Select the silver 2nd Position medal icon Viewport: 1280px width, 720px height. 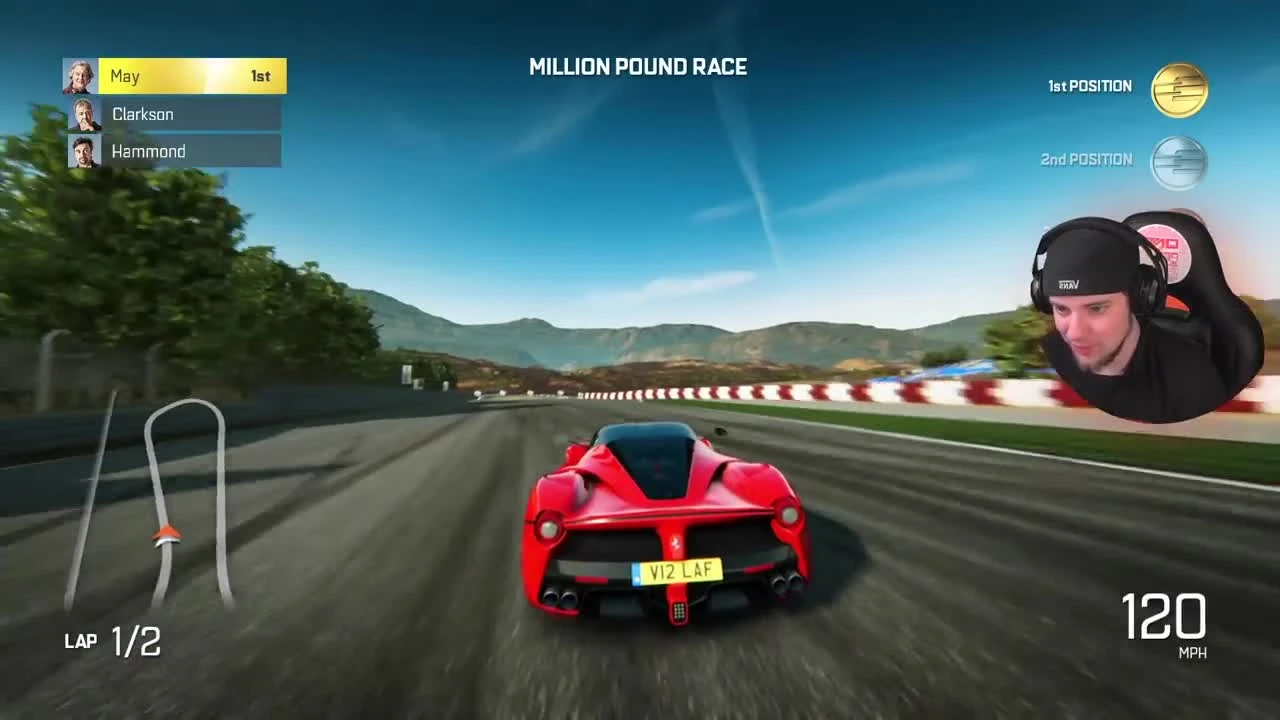[x=1178, y=161]
